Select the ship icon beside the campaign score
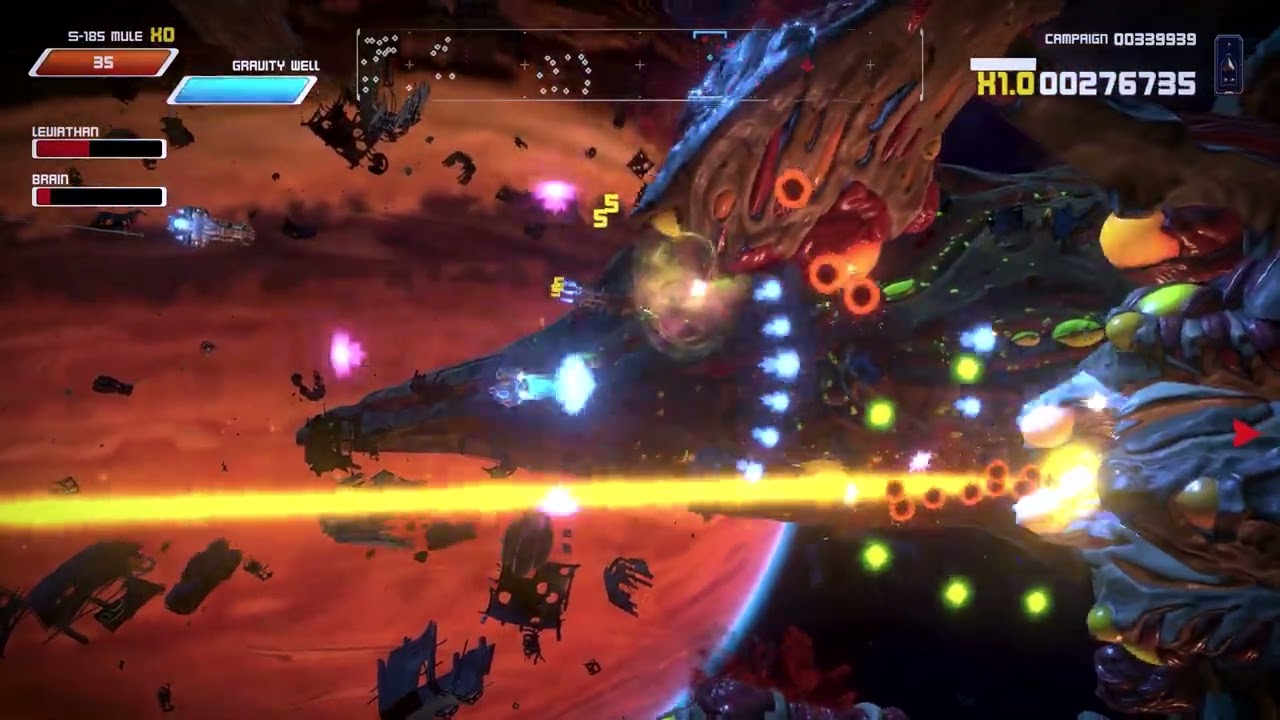This screenshot has height=720, width=1280. [x=1229, y=64]
